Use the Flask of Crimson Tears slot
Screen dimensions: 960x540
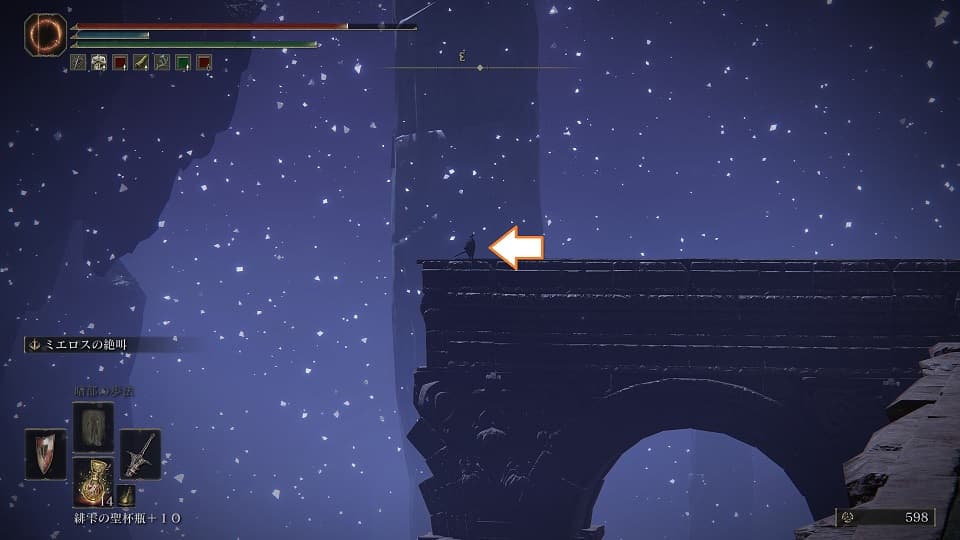[x=92, y=483]
